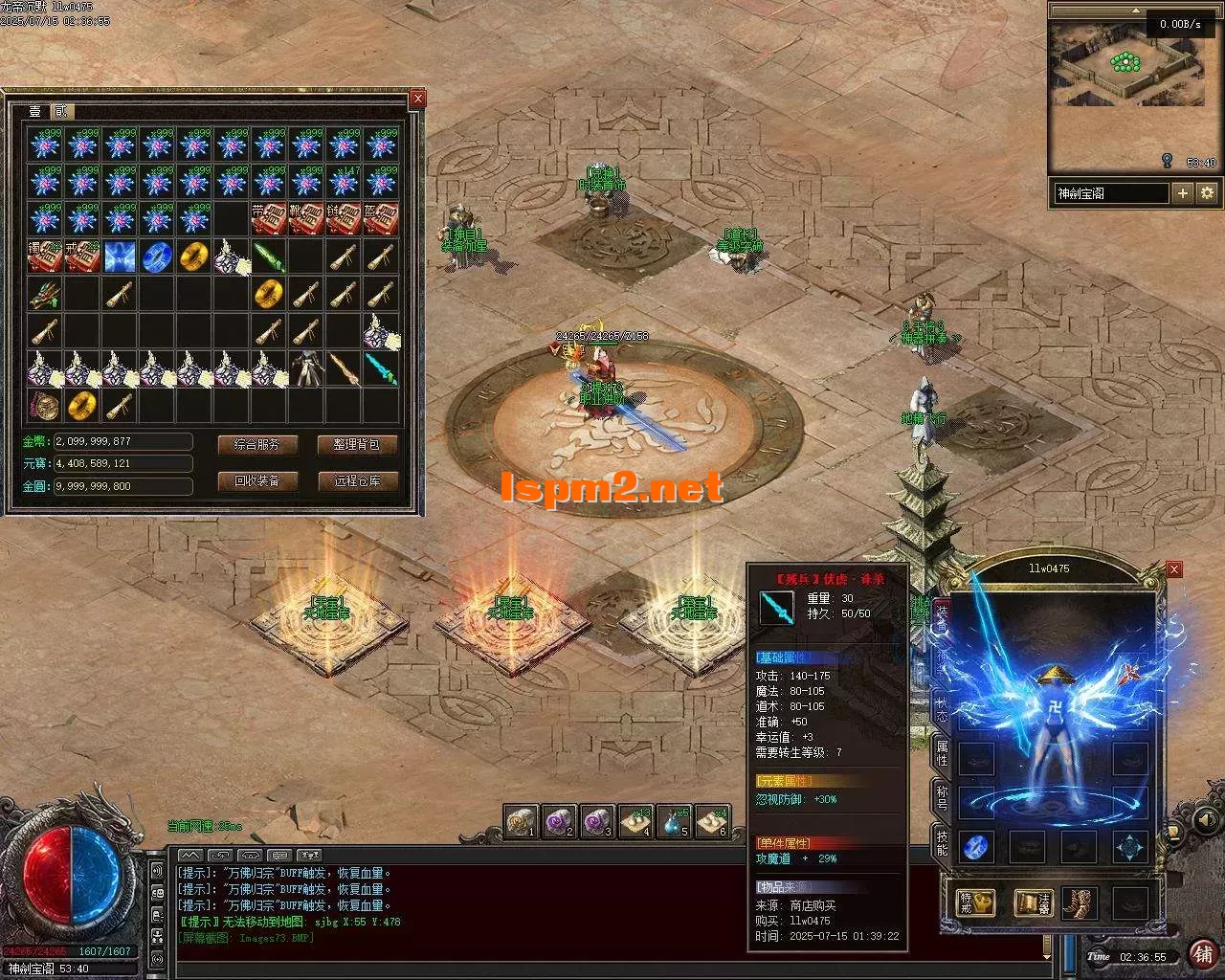Switch to bag page 贰 tab
This screenshot has width=1225, height=980.
pos(61,112)
